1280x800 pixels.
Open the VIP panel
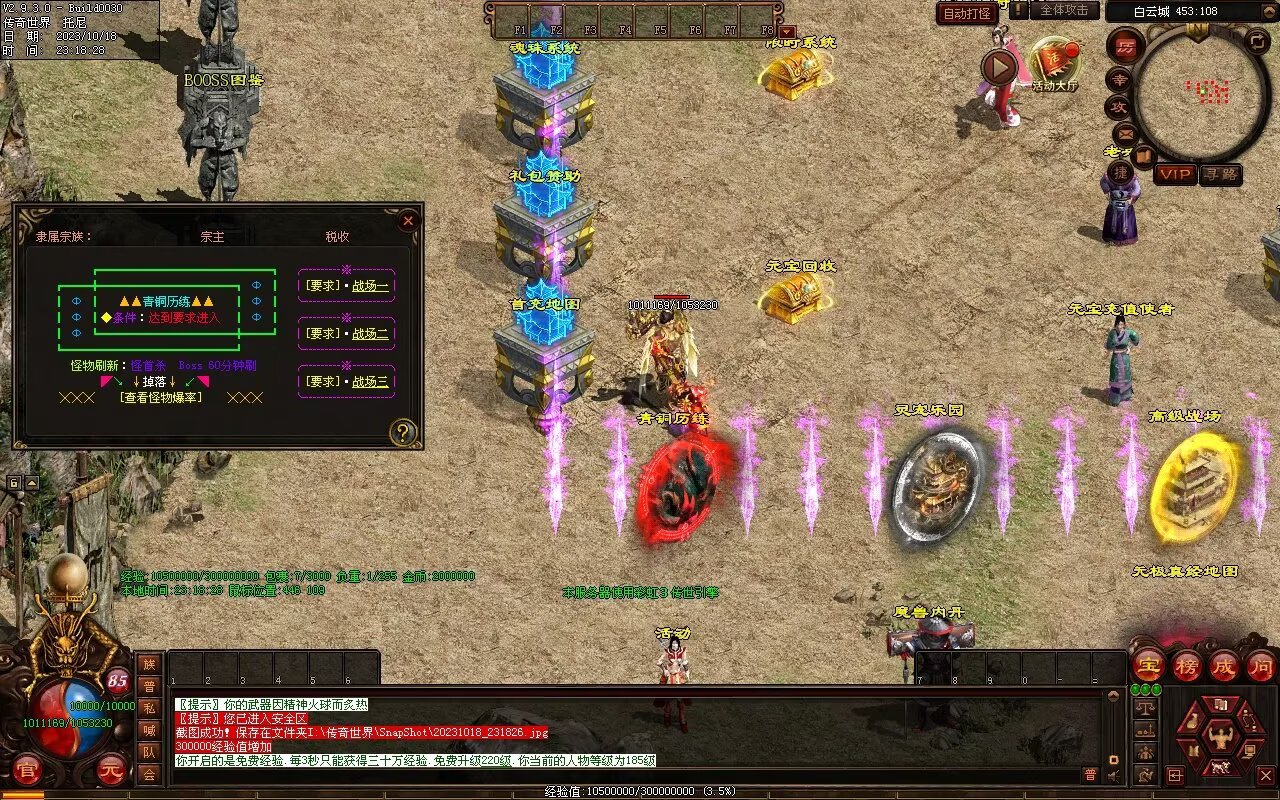tap(1175, 174)
